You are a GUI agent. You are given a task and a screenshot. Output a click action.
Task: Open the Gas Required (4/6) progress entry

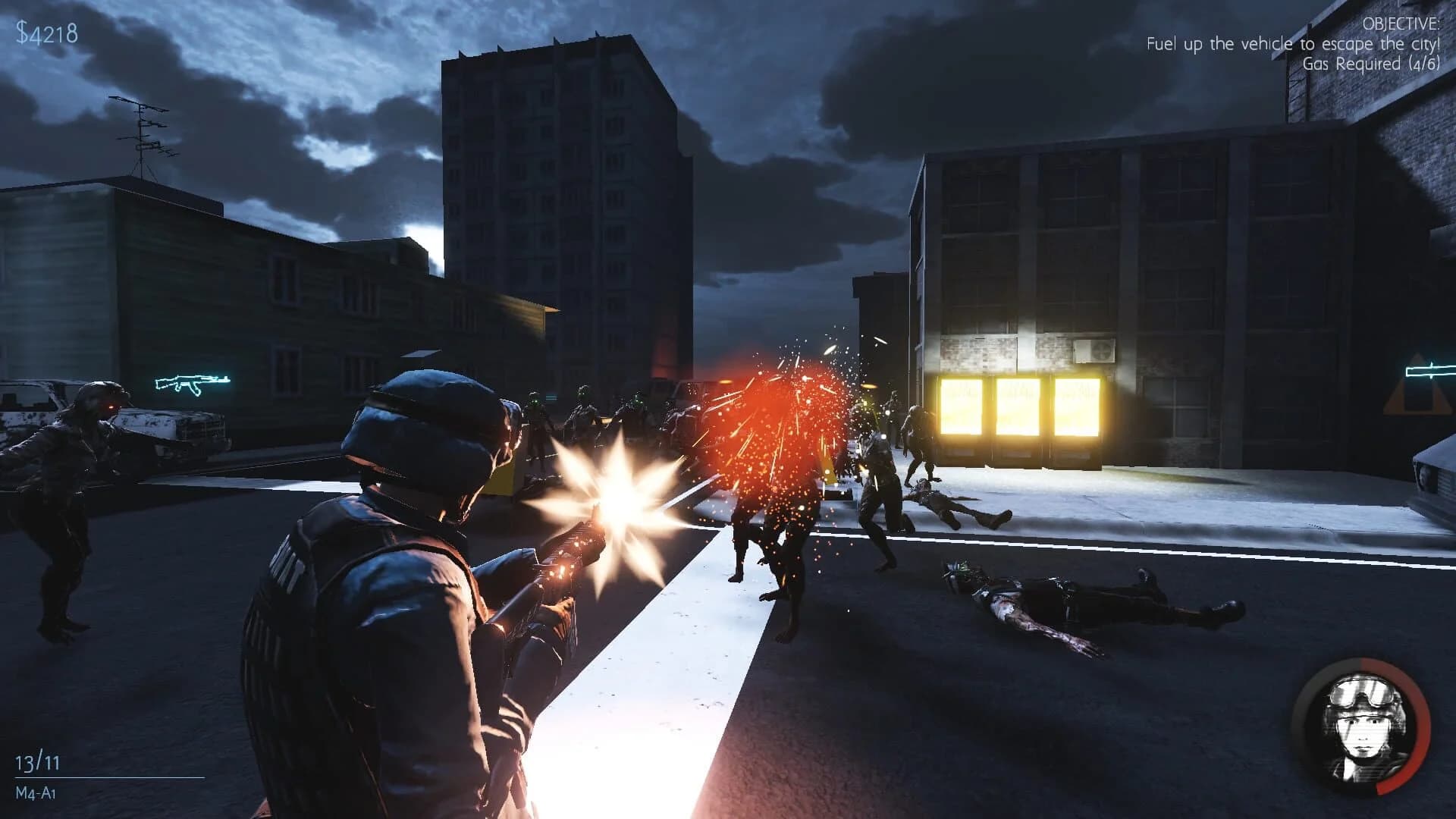click(x=1373, y=62)
